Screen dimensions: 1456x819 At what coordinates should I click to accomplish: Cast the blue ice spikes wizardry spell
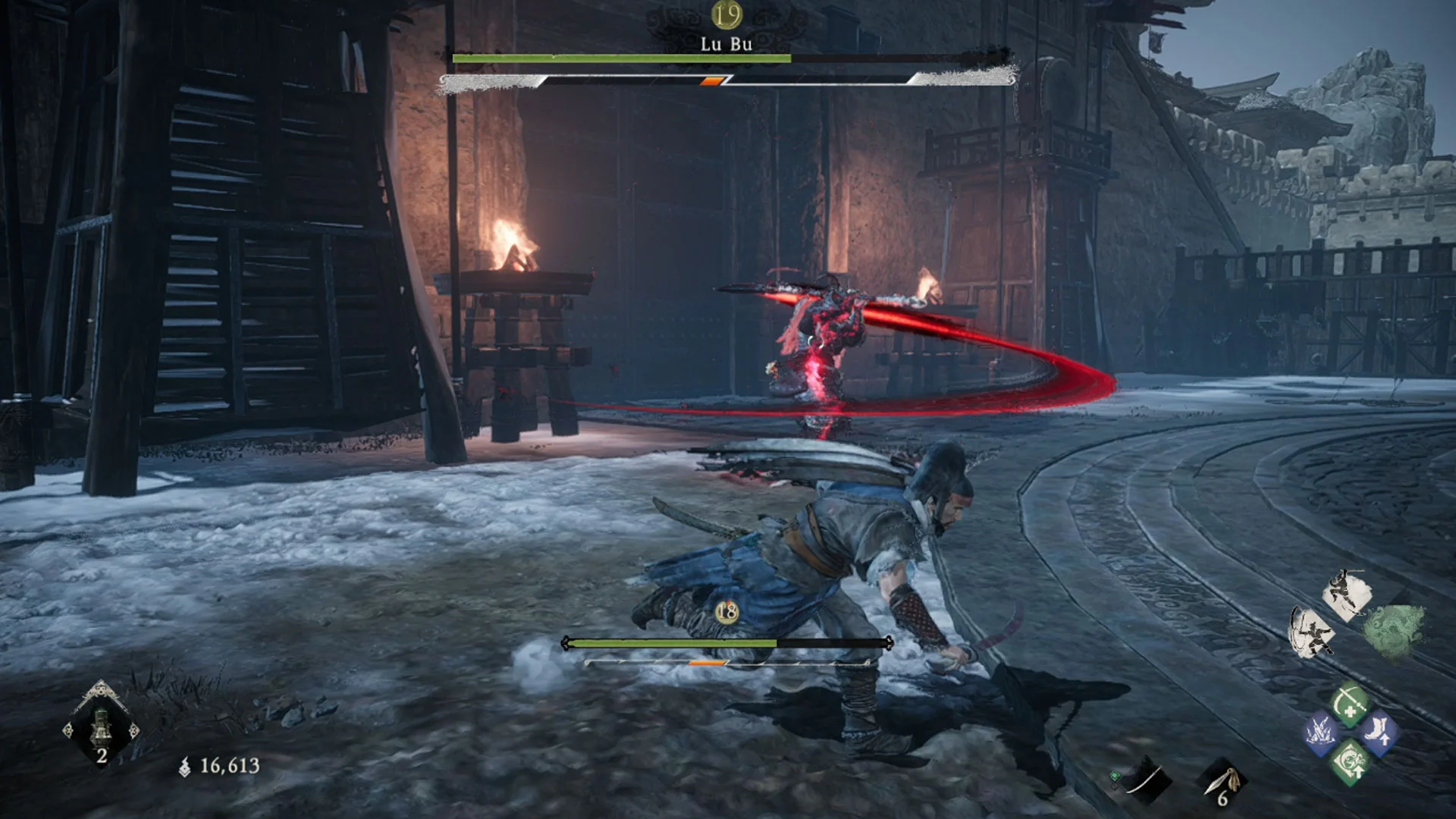[1320, 733]
